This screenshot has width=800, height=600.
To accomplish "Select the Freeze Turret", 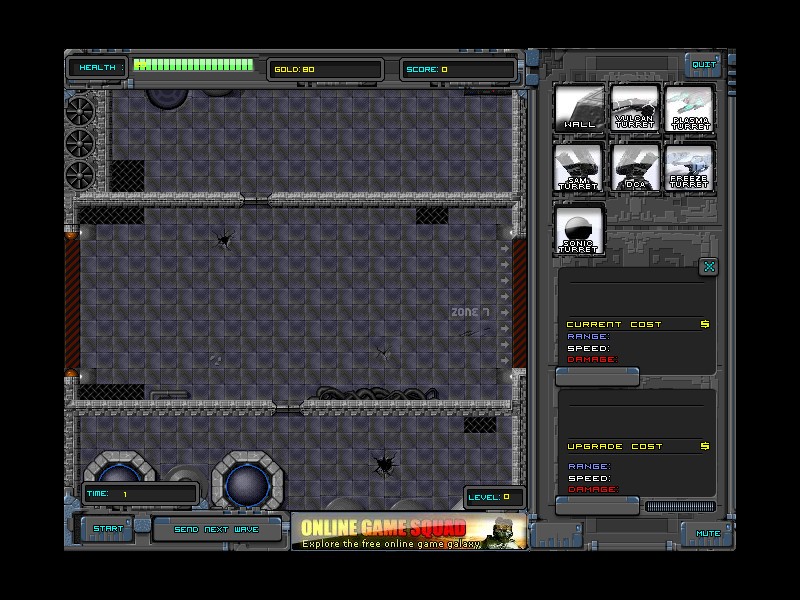I will coord(690,167).
